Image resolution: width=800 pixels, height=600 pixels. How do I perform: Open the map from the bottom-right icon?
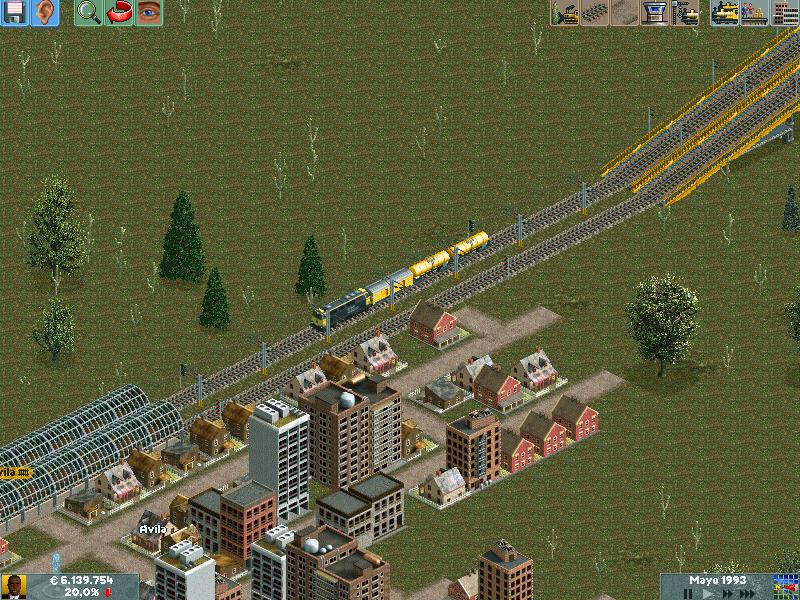(x=786, y=586)
